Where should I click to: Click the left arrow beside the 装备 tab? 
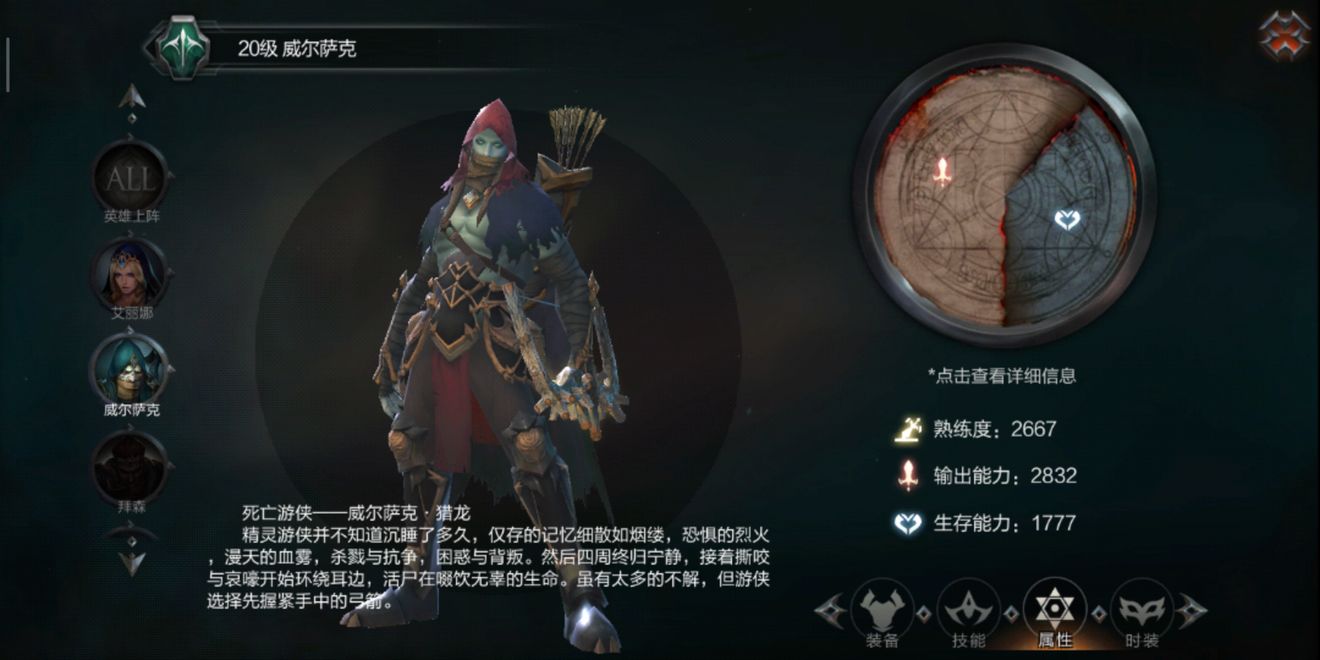[829, 610]
